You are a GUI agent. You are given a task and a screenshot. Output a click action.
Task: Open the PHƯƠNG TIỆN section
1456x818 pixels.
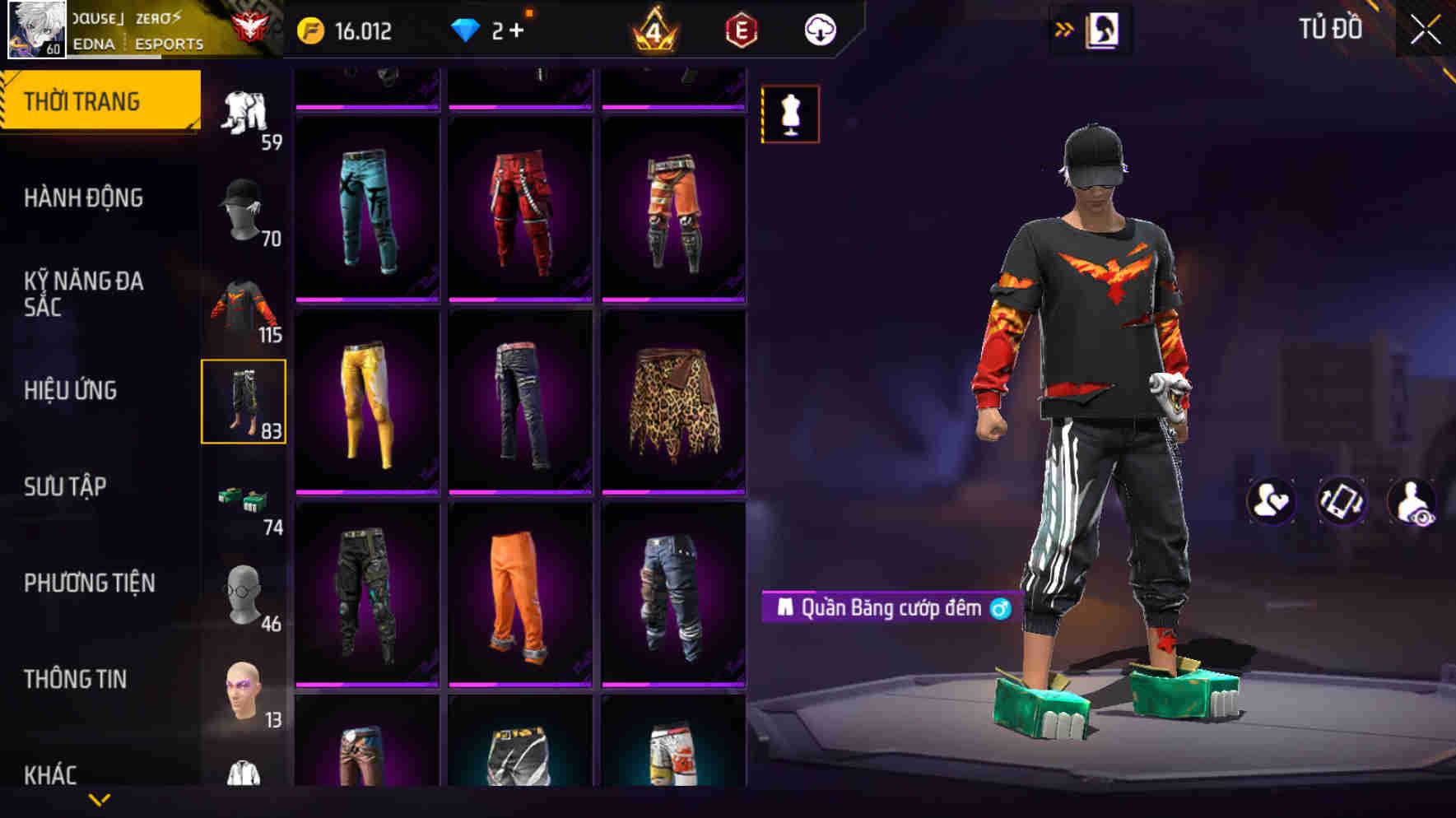pyautogui.click(x=89, y=583)
